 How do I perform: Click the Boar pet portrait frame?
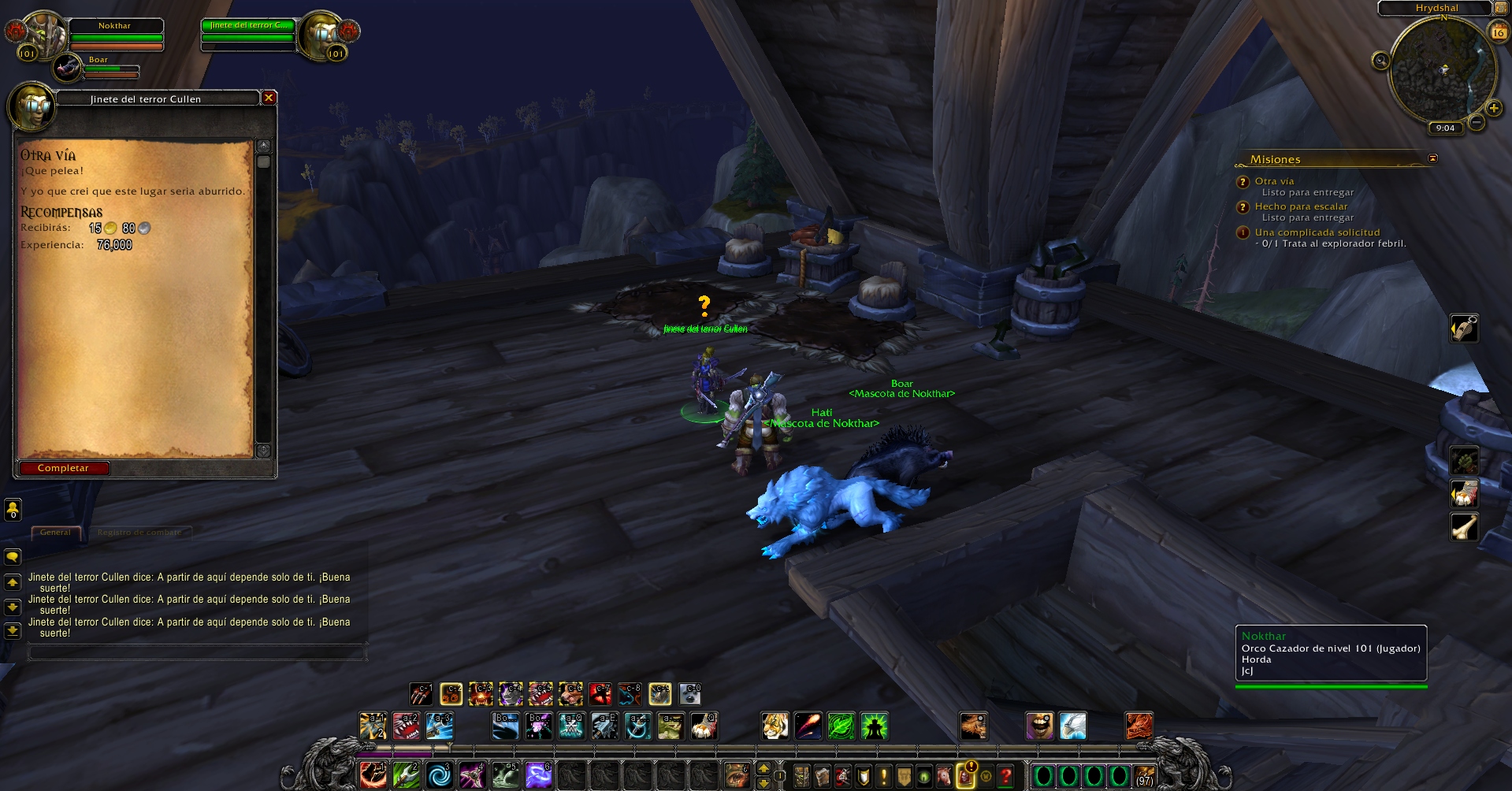tap(68, 68)
